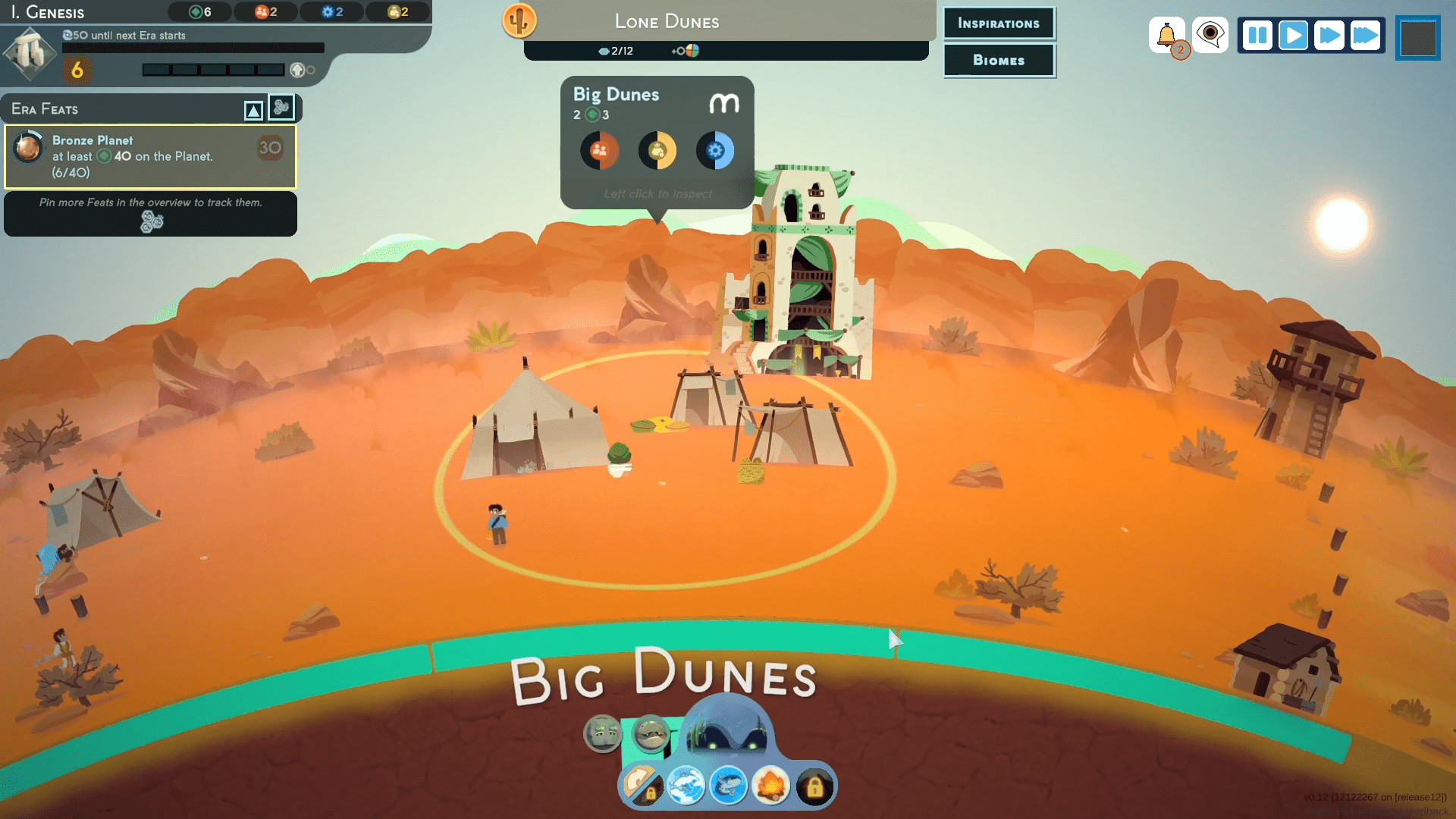This screenshot has height=819, width=1456.
Task: Click the blue globe icon near the campfire
Action: point(687,787)
